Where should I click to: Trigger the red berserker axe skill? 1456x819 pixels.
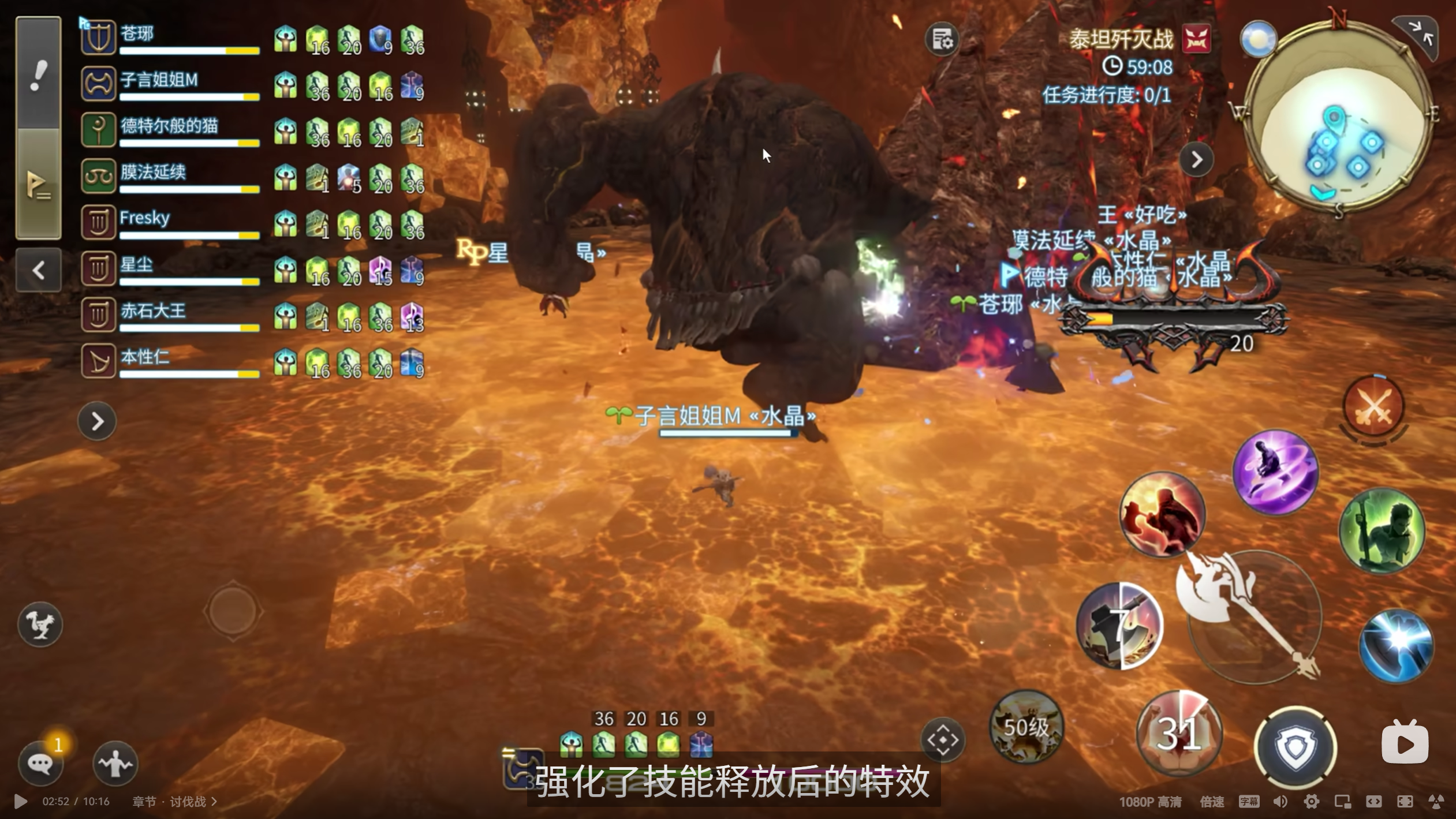coord(1162,514)
